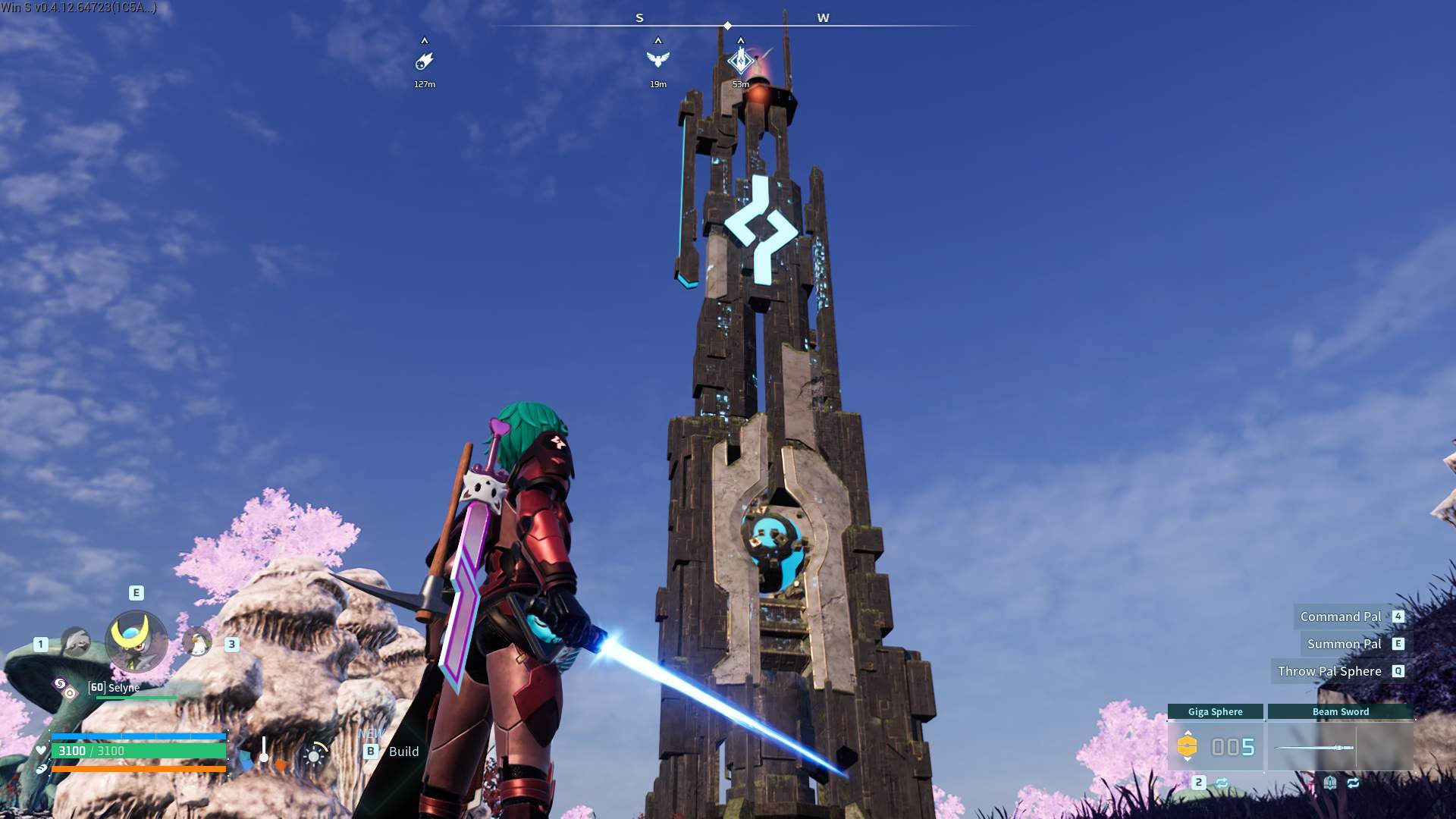Select the active Selyne pal portrait
Viewport: 1456px width, 819px height.
pyautogui.click(x=136, y=642)
